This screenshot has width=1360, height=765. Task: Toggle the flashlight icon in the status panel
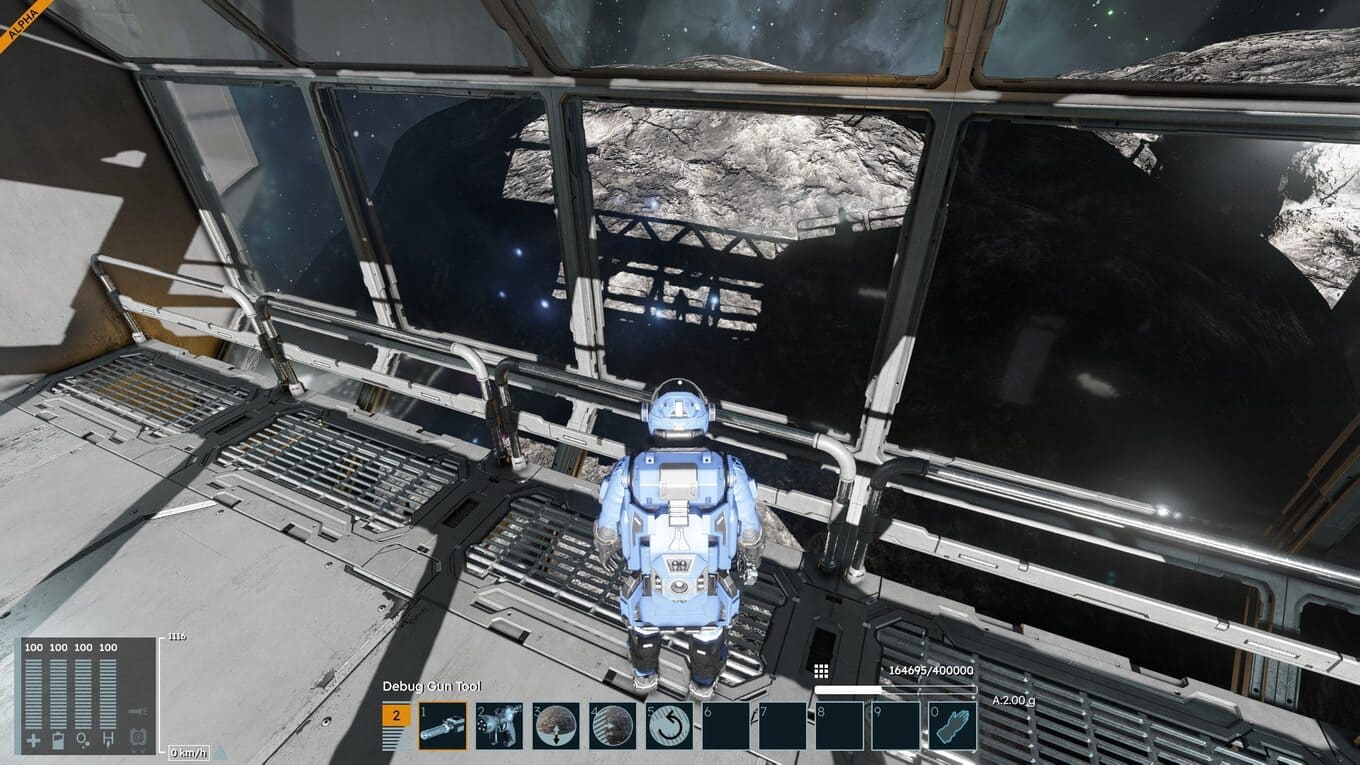click(139, 711)
